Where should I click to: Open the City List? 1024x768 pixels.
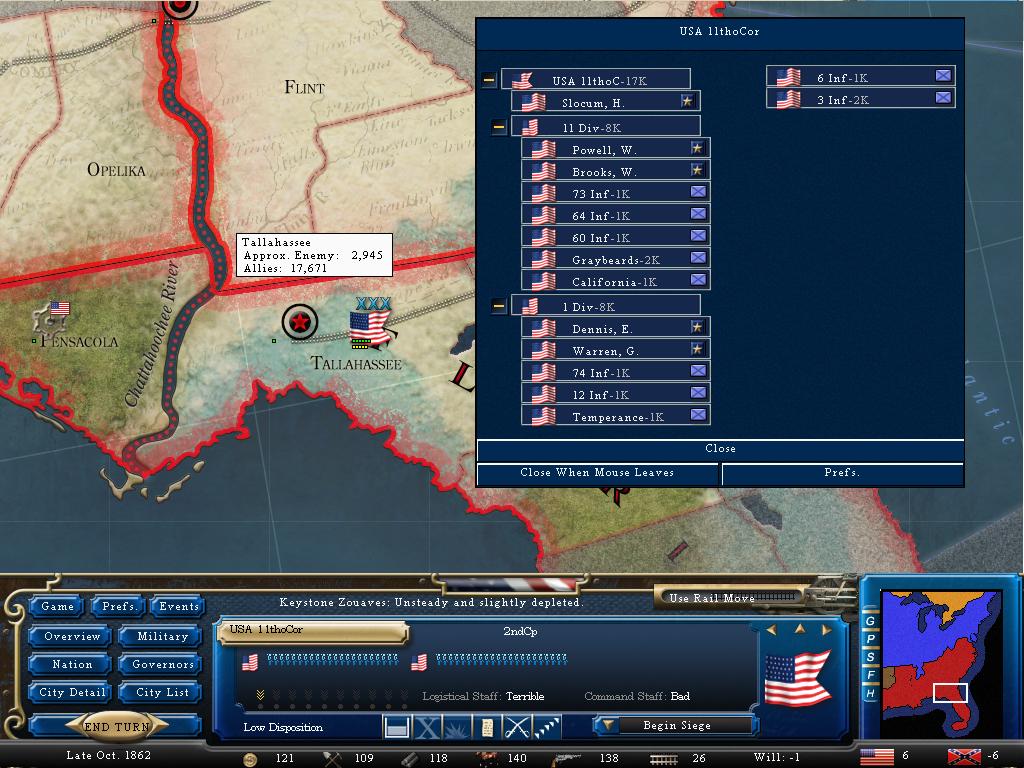pos(162,692)
